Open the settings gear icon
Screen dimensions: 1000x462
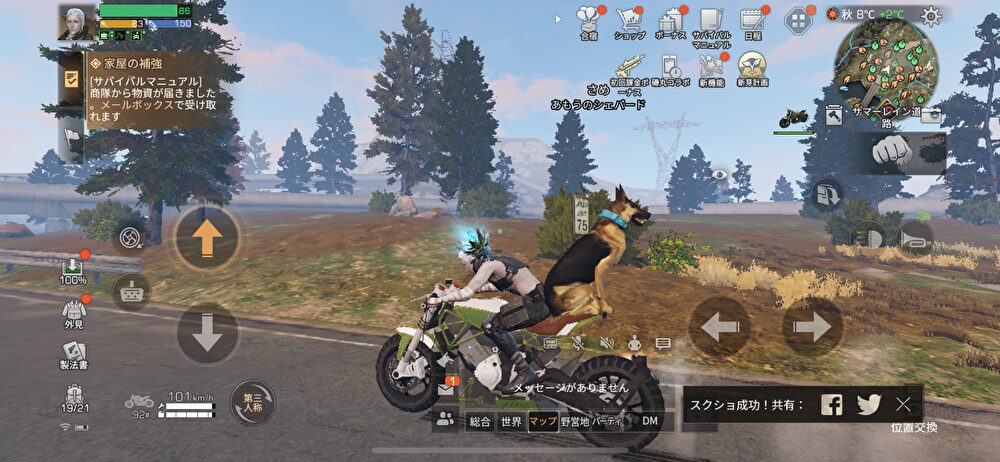pyautogui.click(x=931, y=15)
